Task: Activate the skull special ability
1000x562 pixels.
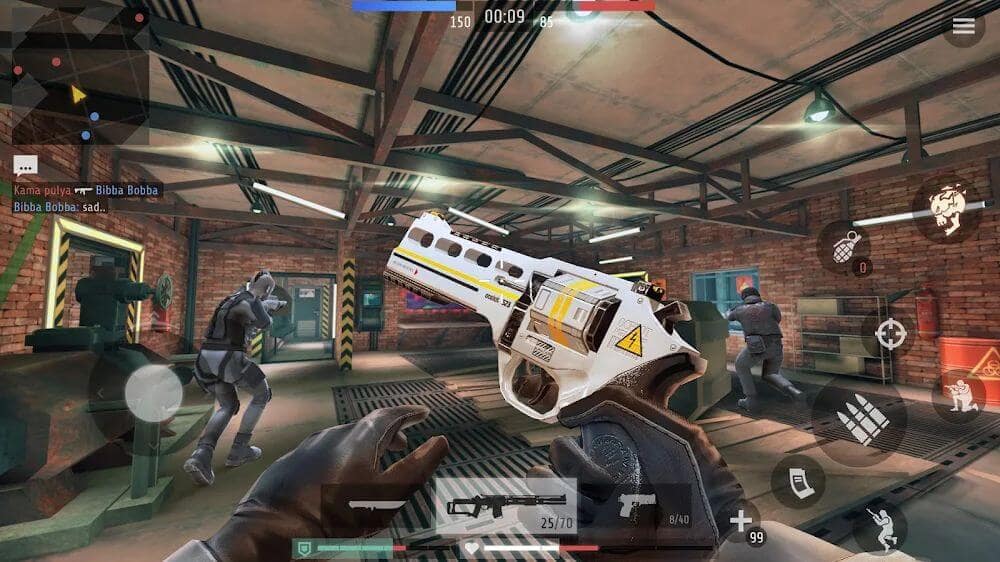Action: pos(946,209)
